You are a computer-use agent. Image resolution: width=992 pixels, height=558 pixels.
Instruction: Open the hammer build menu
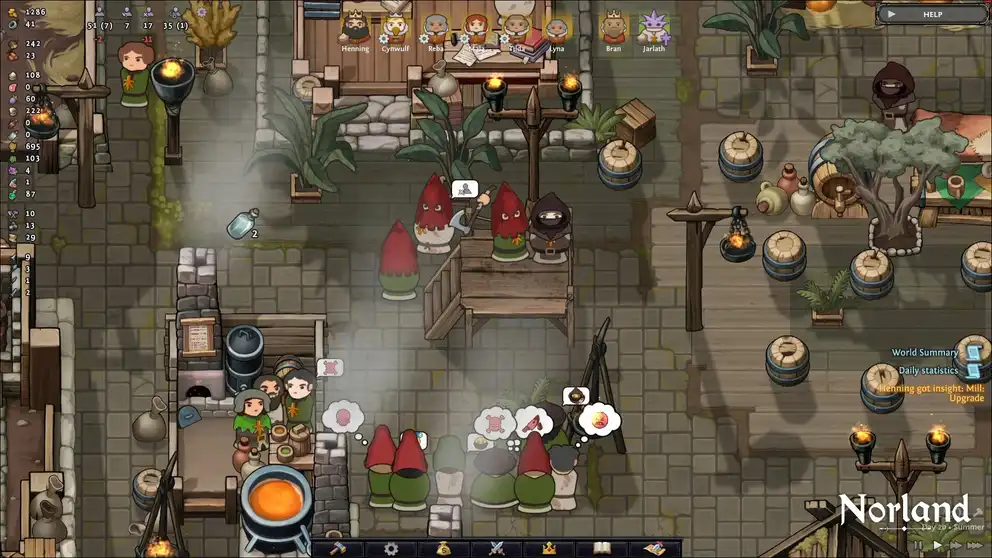coord(336,548)
